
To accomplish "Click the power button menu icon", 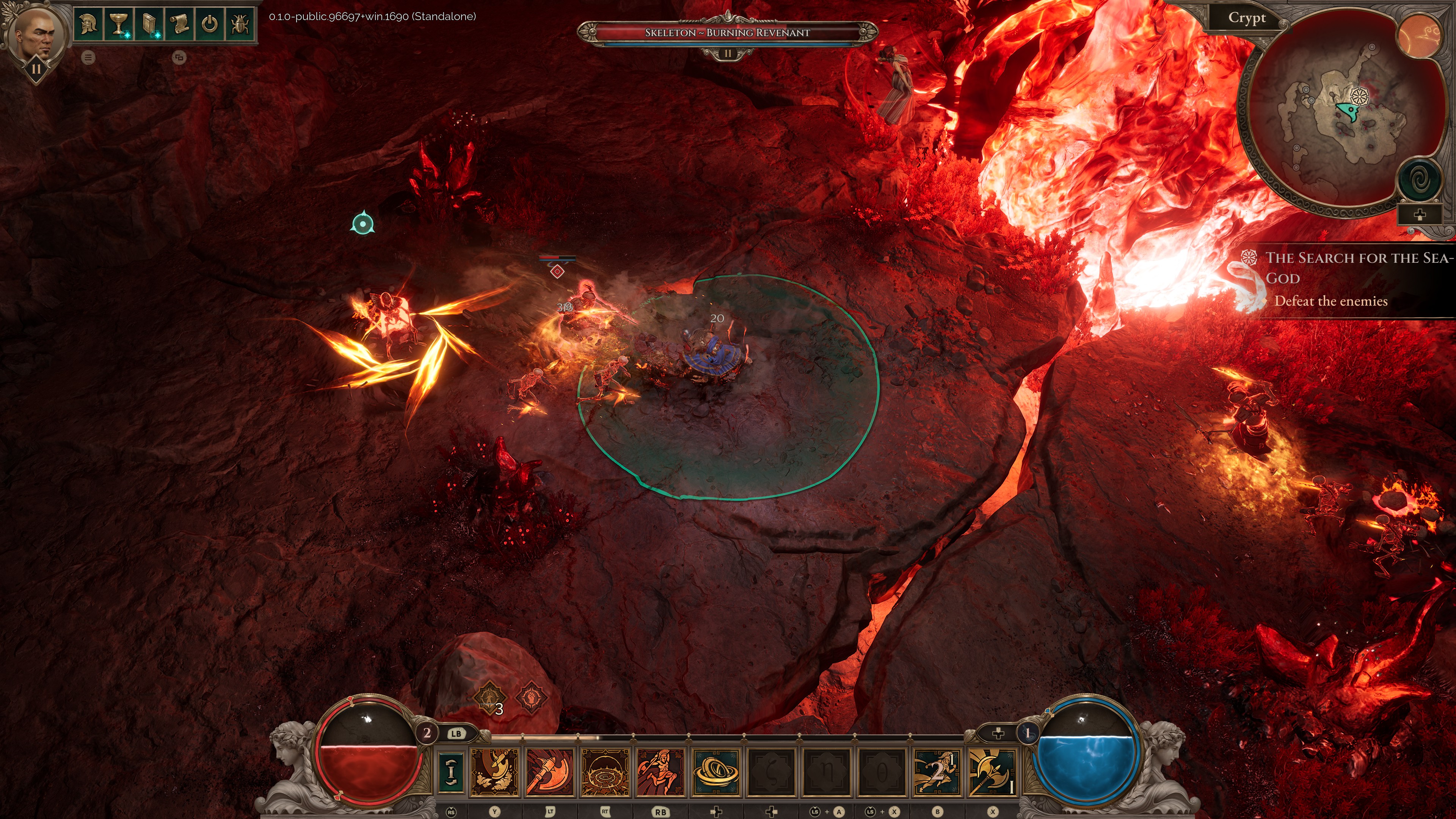I will [x=210, y=24].
